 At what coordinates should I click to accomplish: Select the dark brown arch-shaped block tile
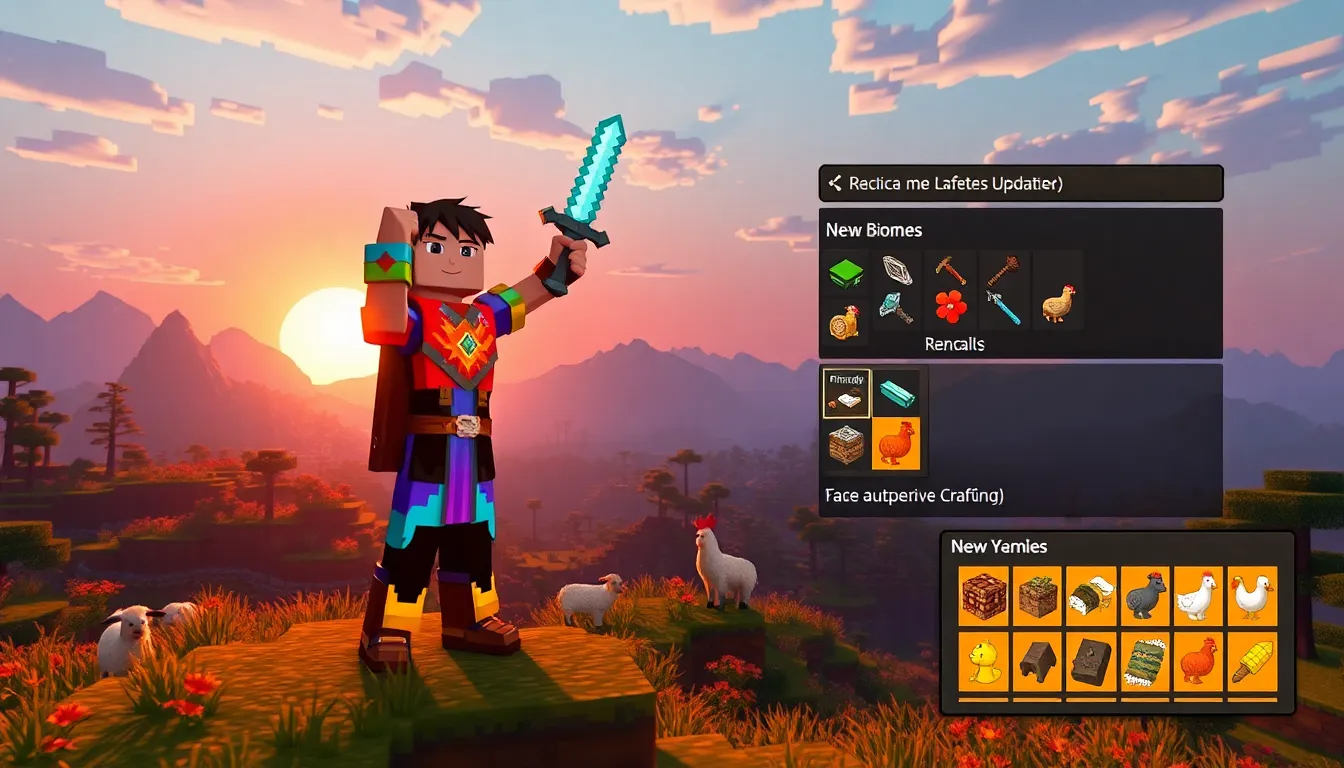pyautogui.click(x=1038, y=661)
